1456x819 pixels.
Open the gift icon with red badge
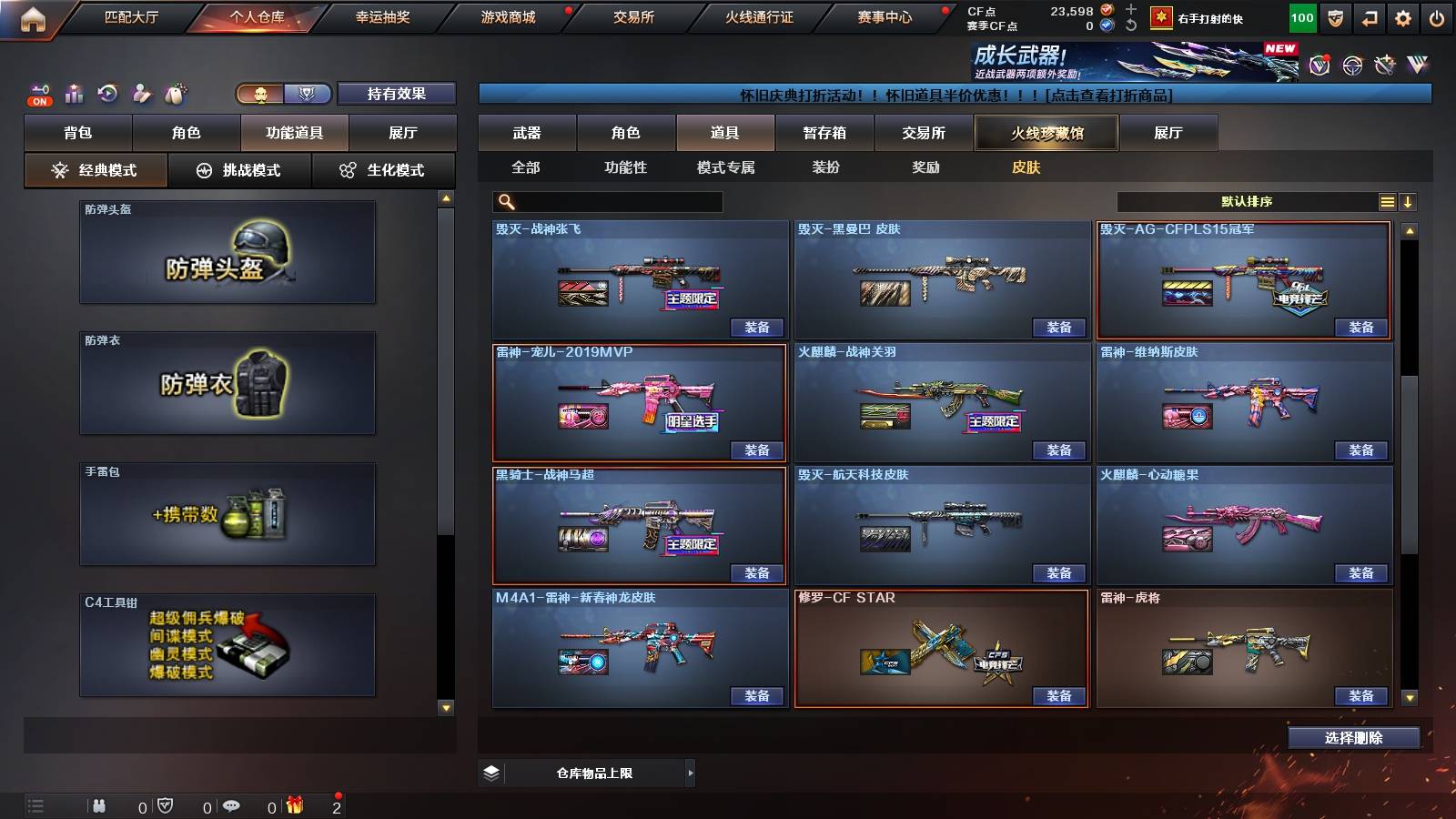pos(293,806)
